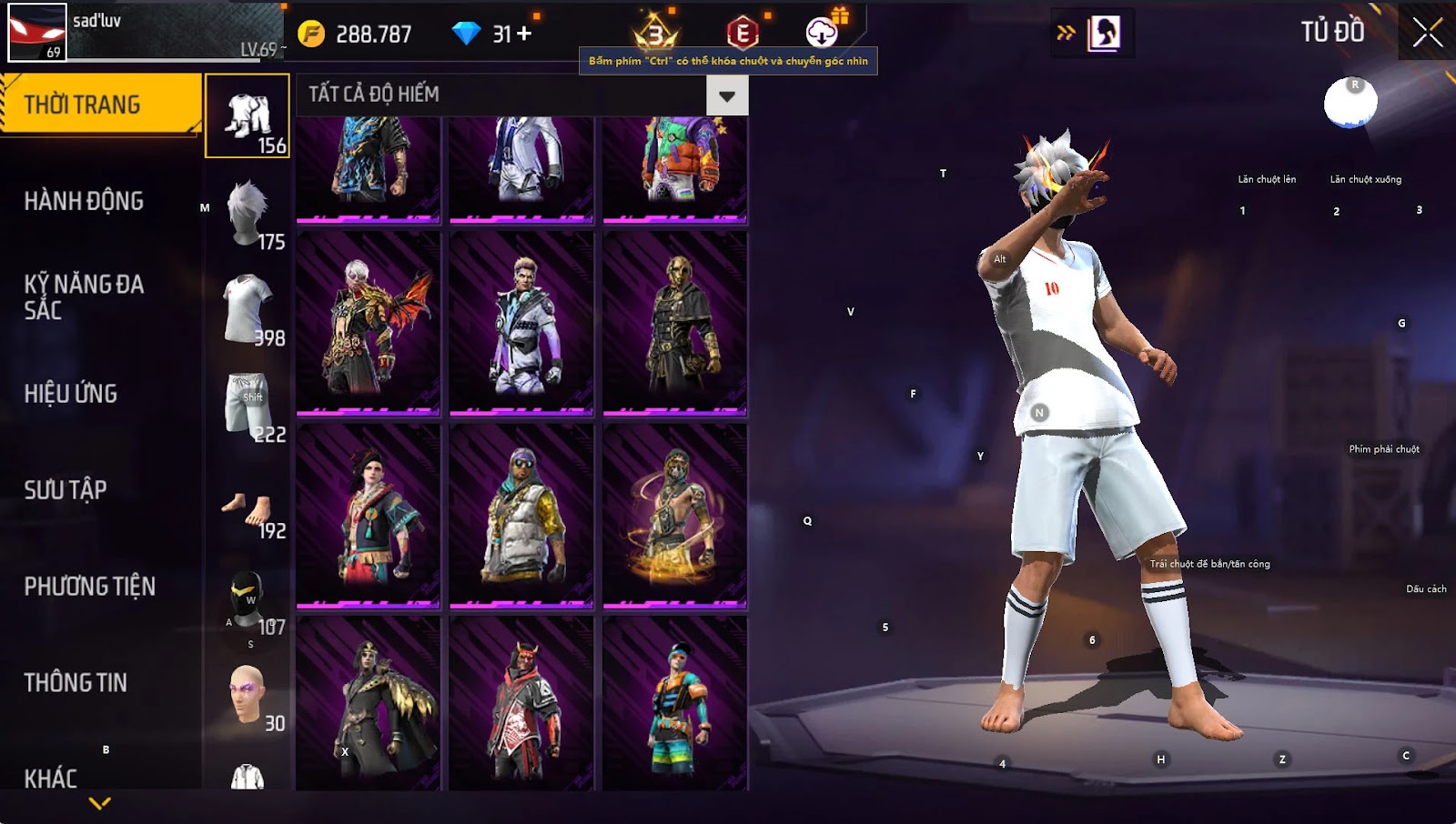Open the Thời Trang category tab
This screenshot has width=1456, height=824.
(100, 105)
